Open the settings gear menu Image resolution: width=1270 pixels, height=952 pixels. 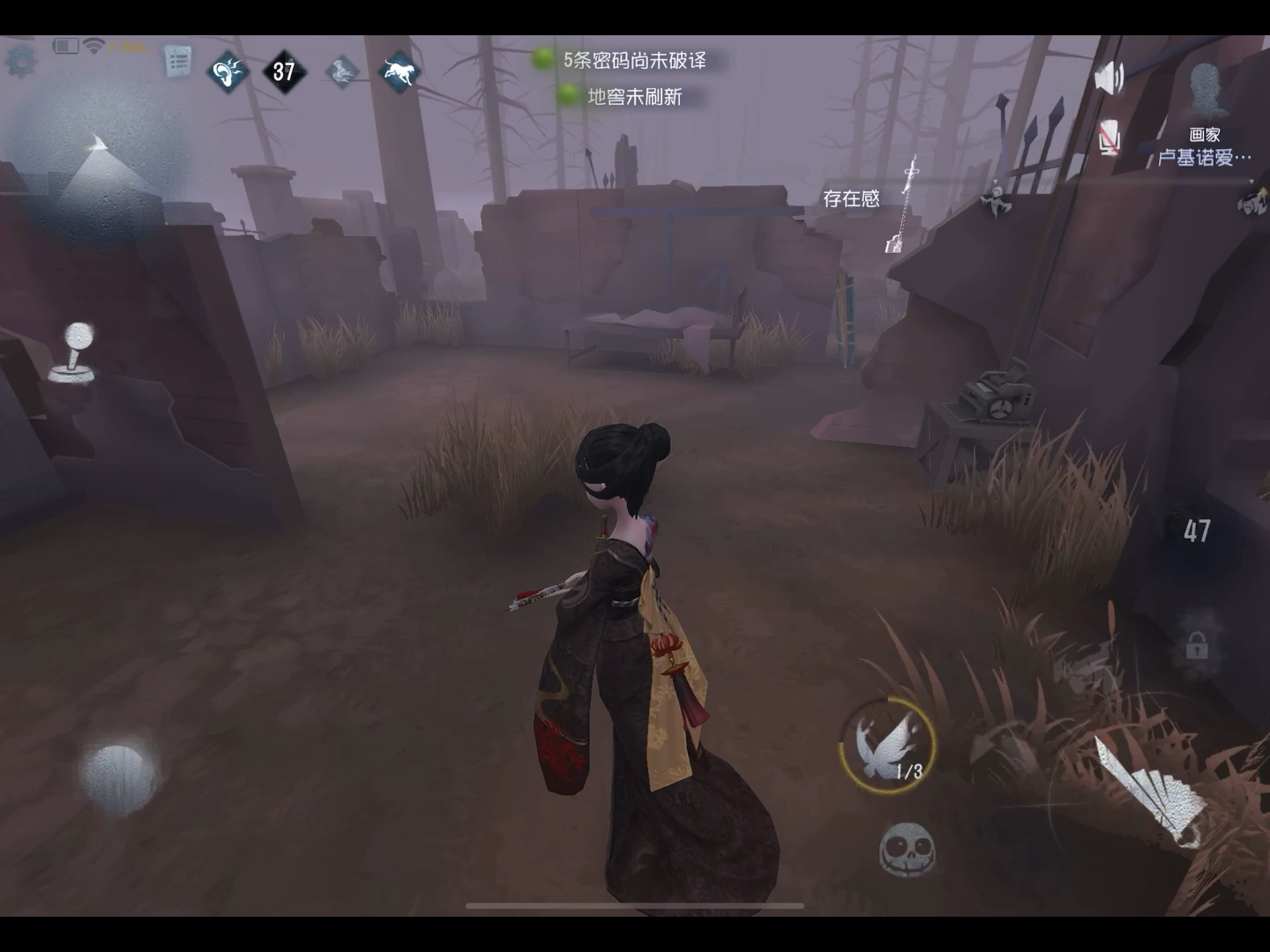point(19,60)
